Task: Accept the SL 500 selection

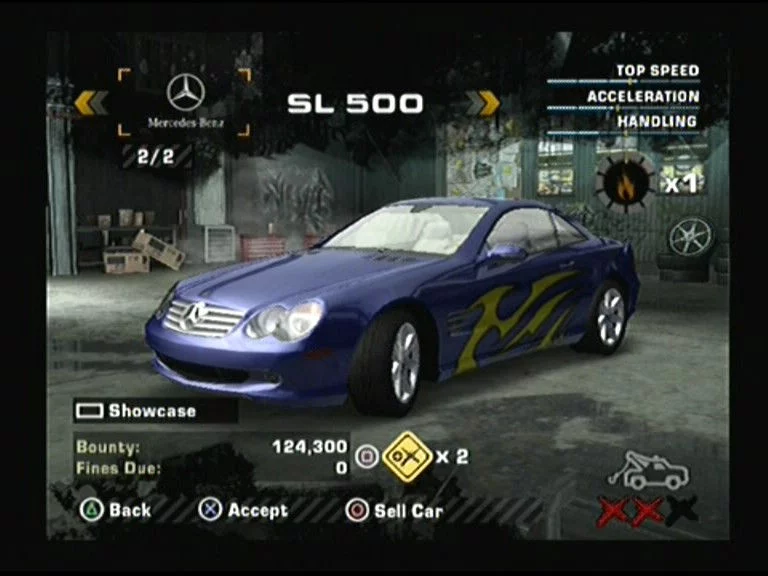Action: [244, 510]
